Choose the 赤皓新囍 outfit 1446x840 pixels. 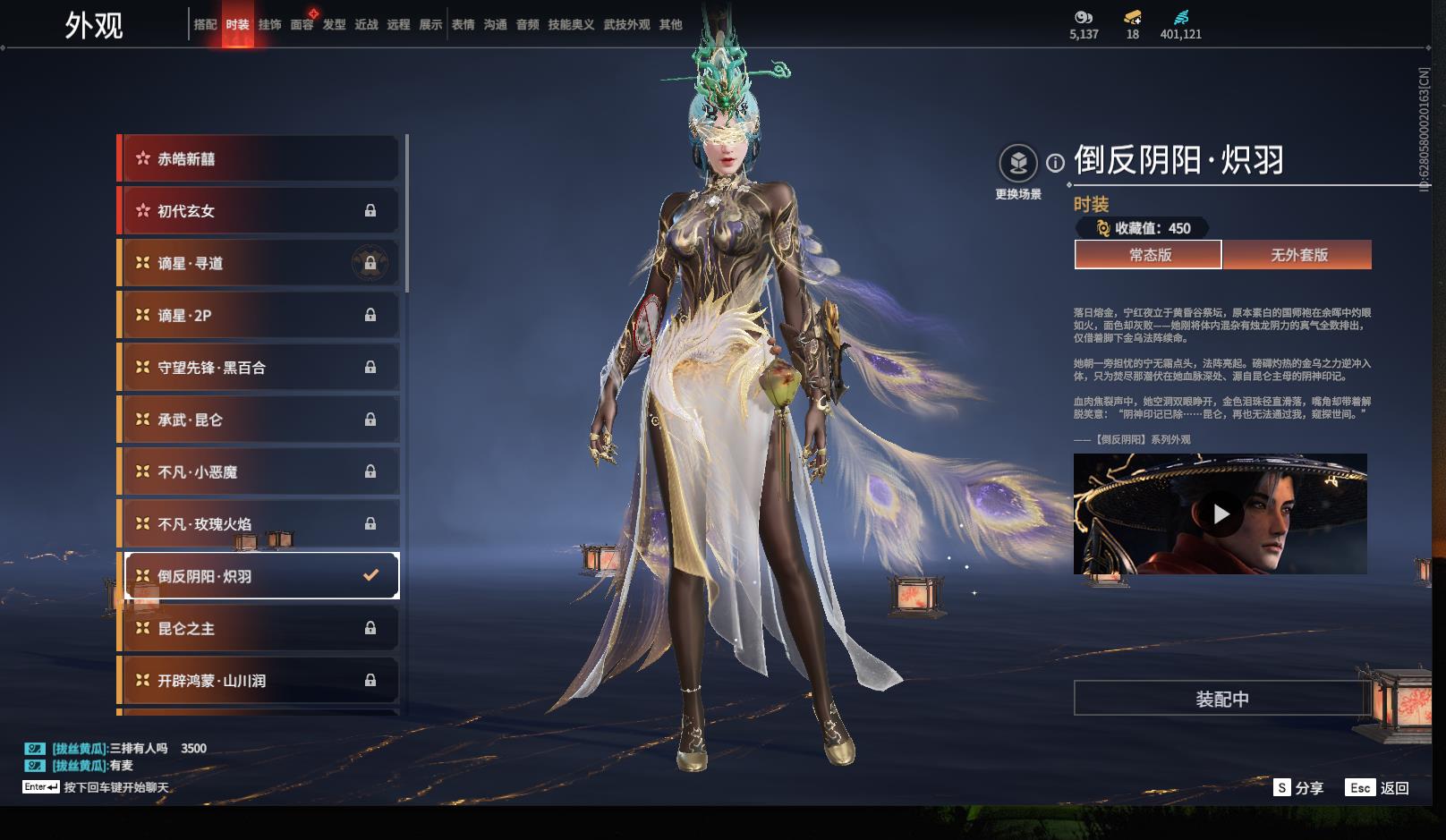pos(259,159)
